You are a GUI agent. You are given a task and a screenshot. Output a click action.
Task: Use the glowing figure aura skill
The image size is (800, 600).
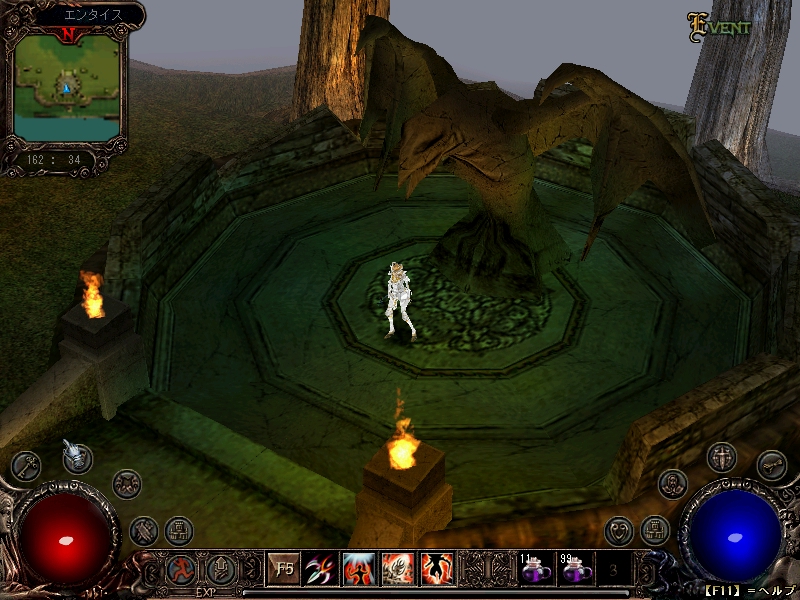click(x=359, y=569)
